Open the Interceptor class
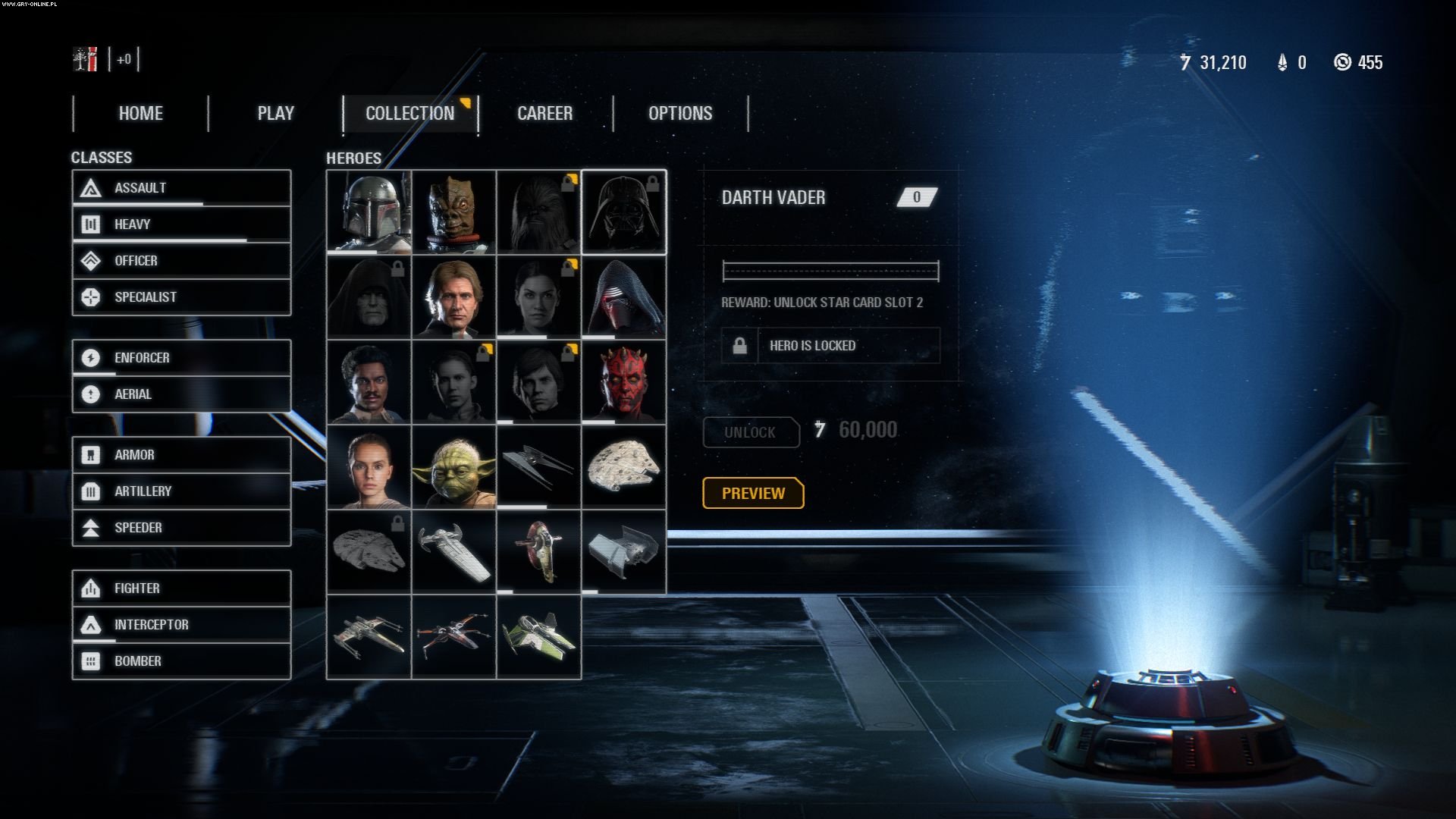Image resolution: width=1456 pixels, height=819 pixels. click(x=181, y=624)
